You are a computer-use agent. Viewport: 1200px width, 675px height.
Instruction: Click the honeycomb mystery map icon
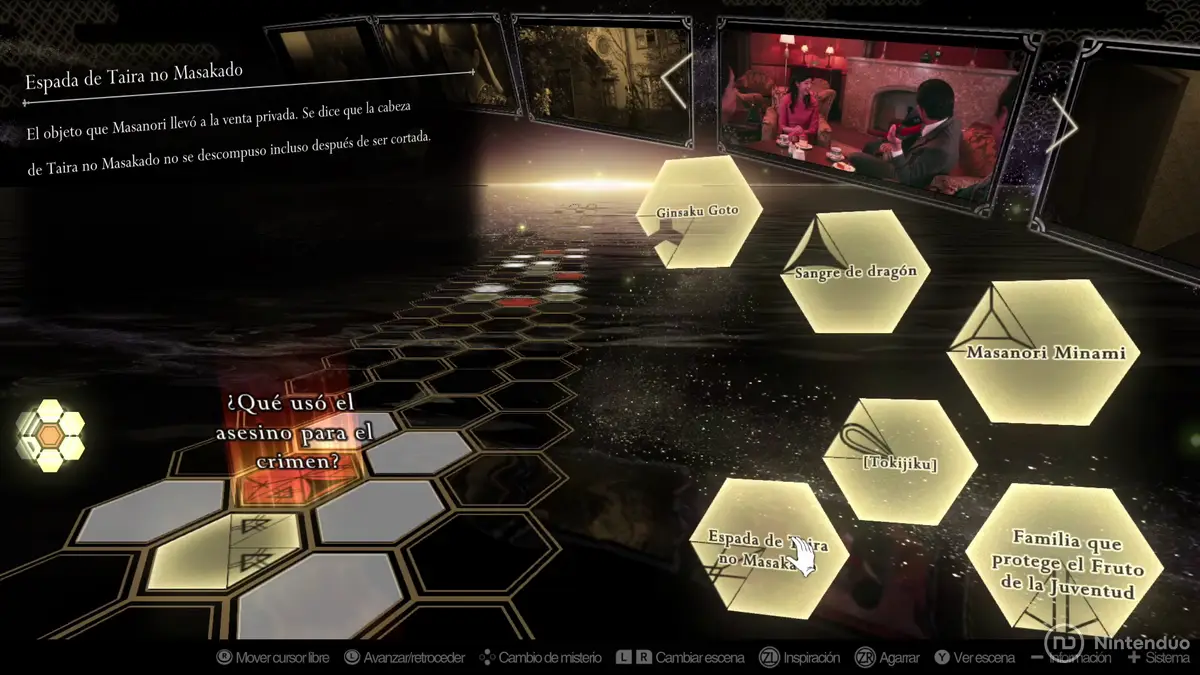point(51,435)
